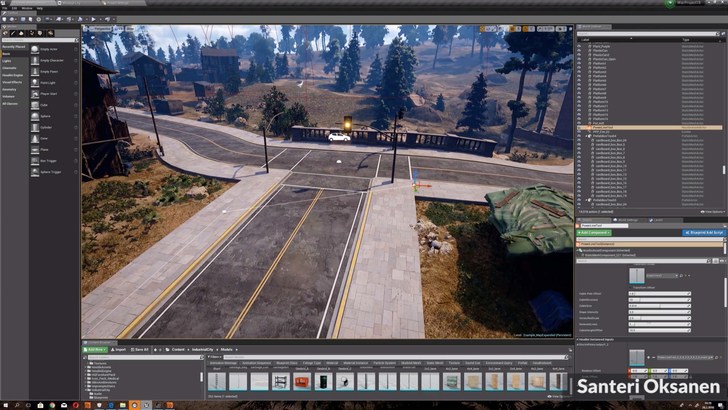Choose Point Light from placement list
This screenshot has height=410, width=728.
point(46,82)
